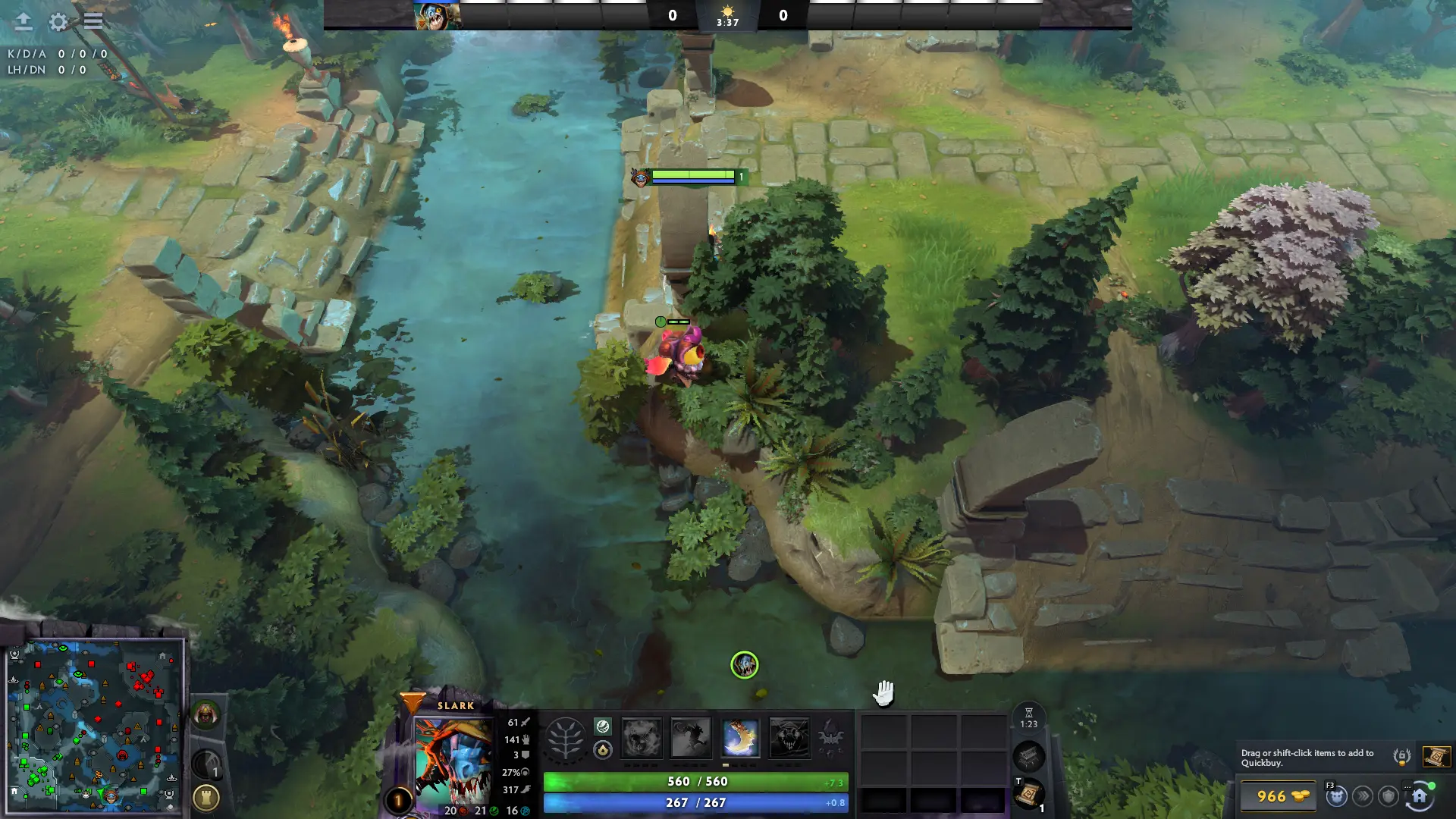Select the Pounce ability icon
The image size is (1456, 819).
691,738
